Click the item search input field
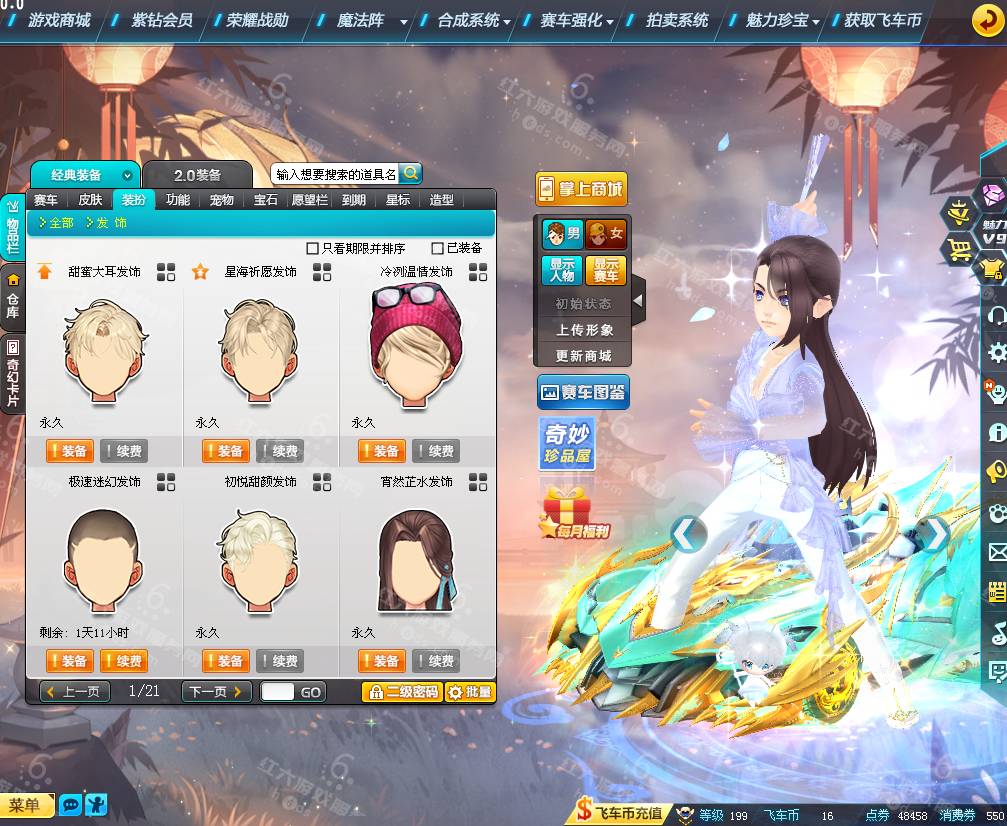 tap(336, 174)
